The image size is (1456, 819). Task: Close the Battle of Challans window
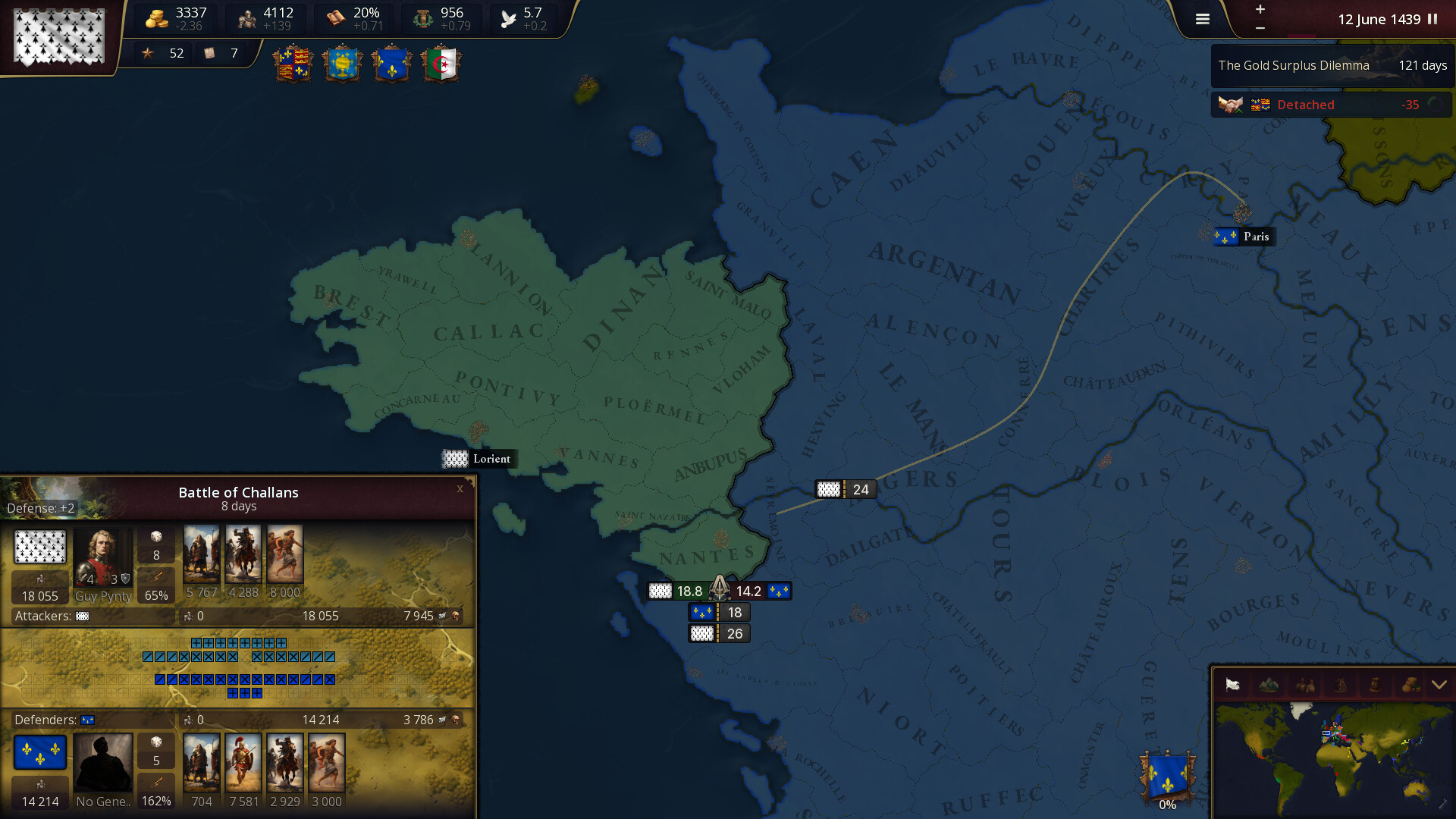460,489
